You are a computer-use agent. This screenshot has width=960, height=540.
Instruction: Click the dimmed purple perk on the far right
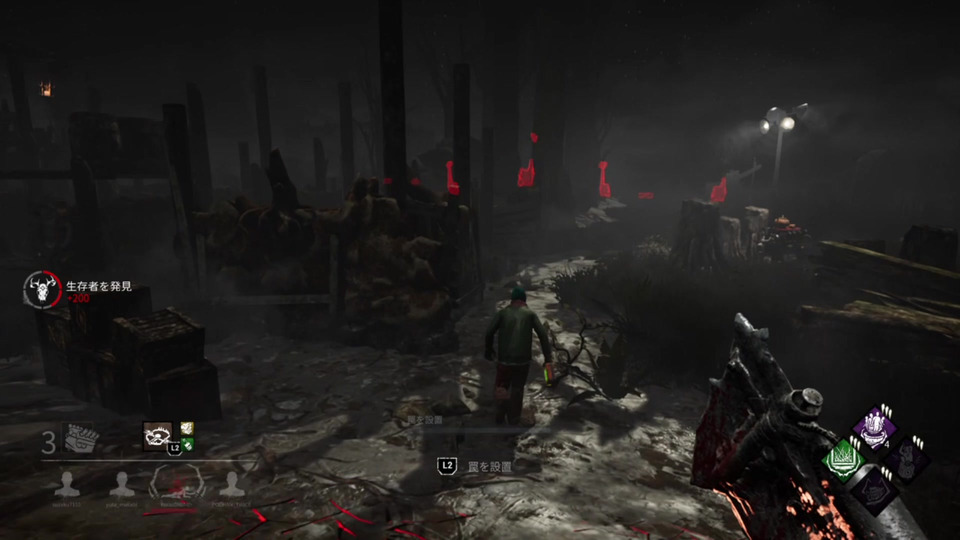click(907, 459)
